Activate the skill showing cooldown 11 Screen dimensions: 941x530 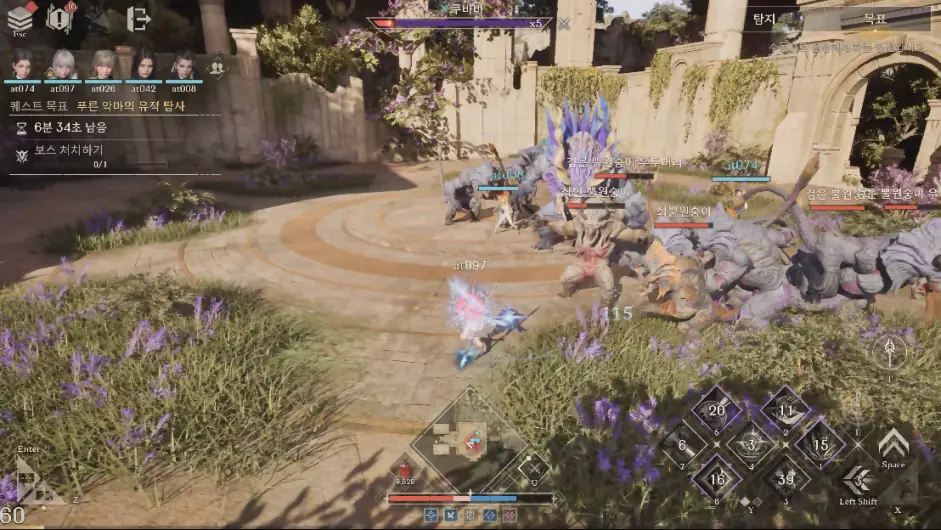click(785, 410)
